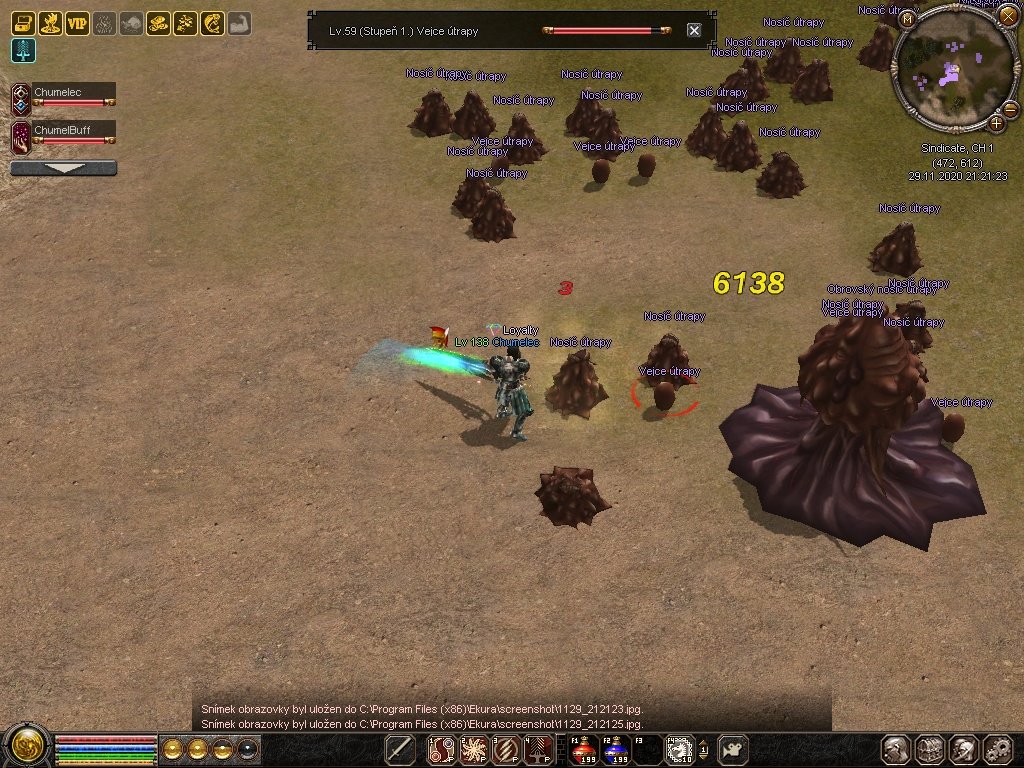Select the golden fish bonus icon
The image size is (1024, 768).
212,23
